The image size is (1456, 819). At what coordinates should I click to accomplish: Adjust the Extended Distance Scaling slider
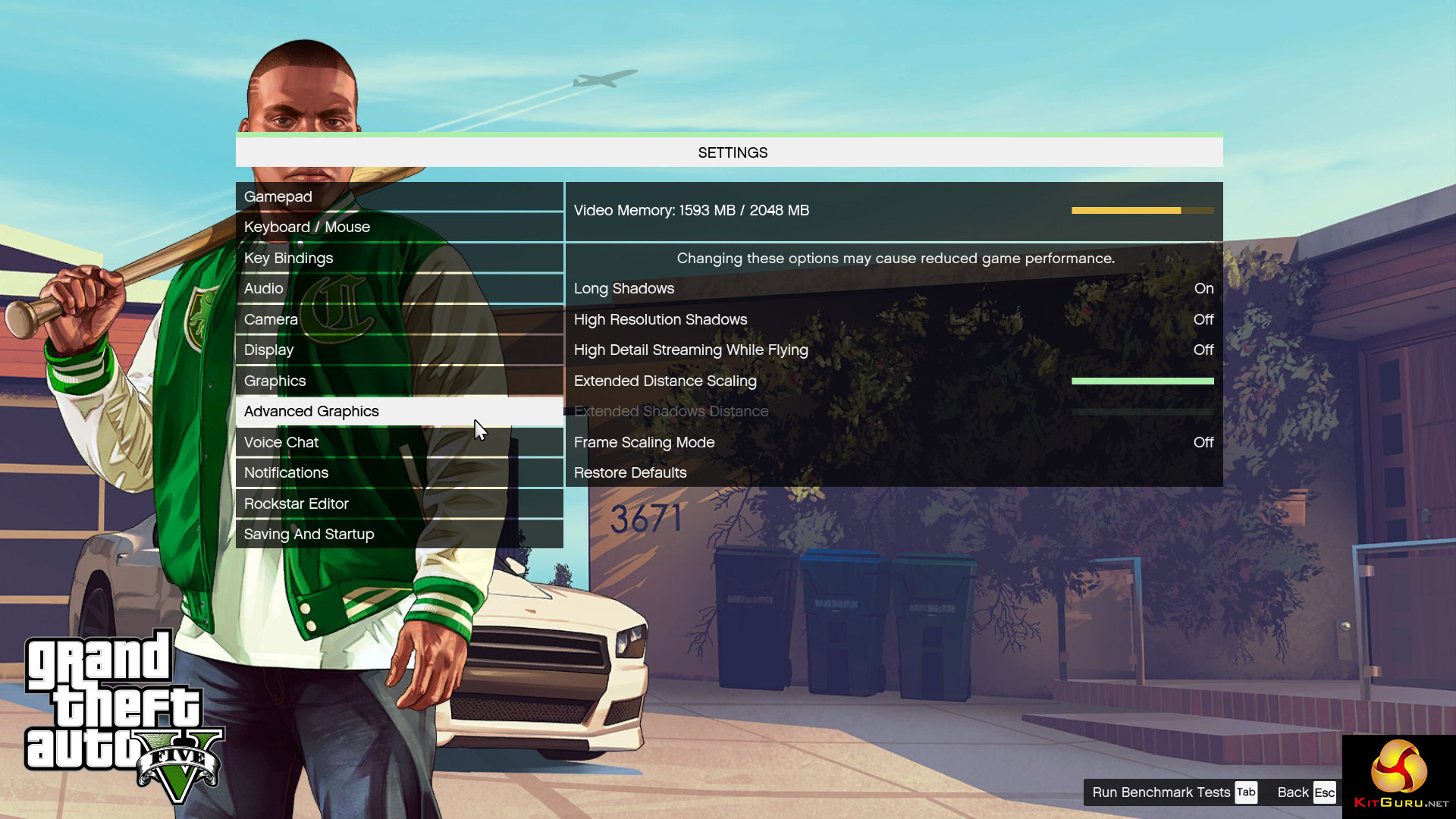[1142, 381]
